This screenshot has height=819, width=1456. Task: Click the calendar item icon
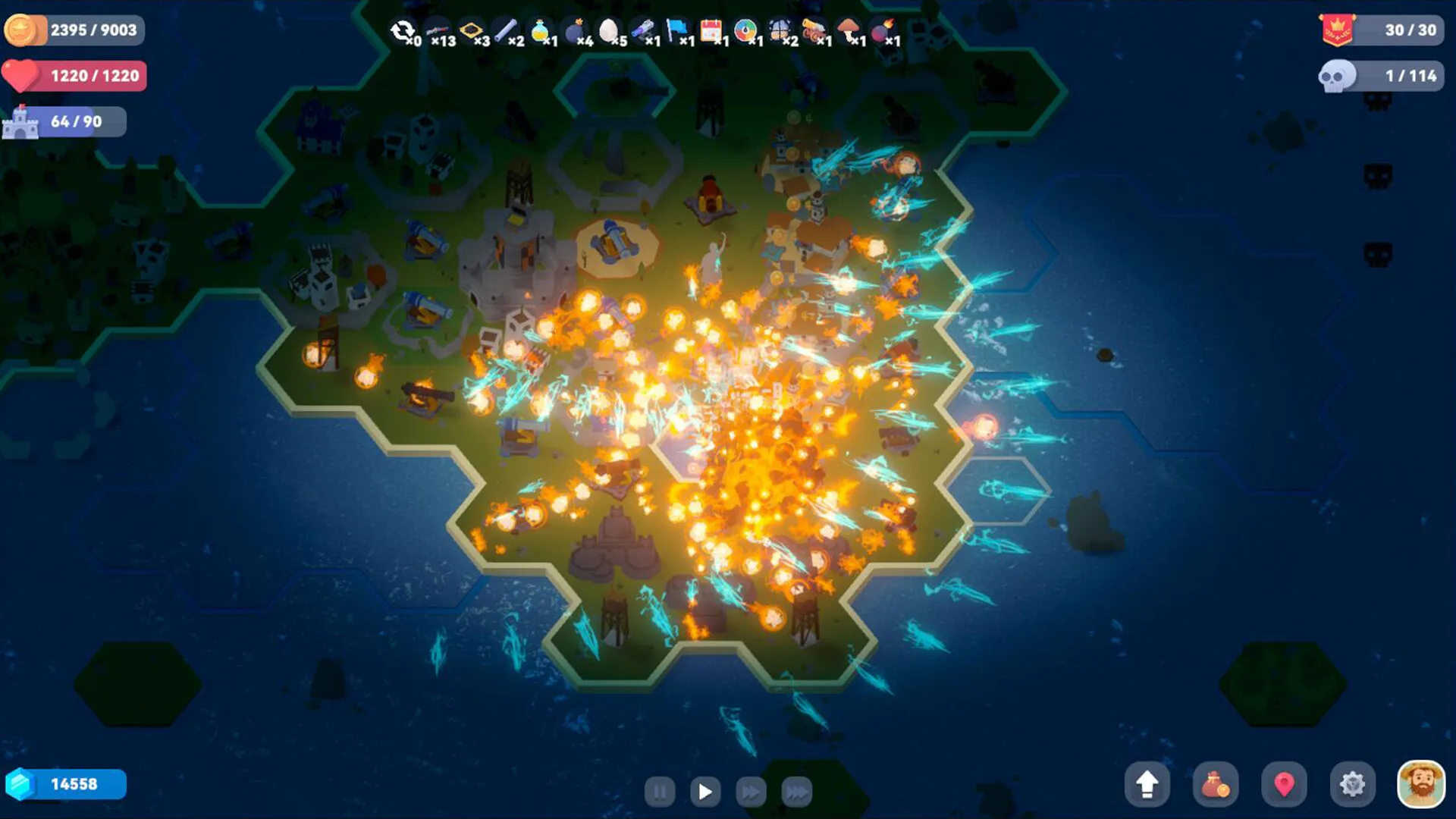[711, 31]
